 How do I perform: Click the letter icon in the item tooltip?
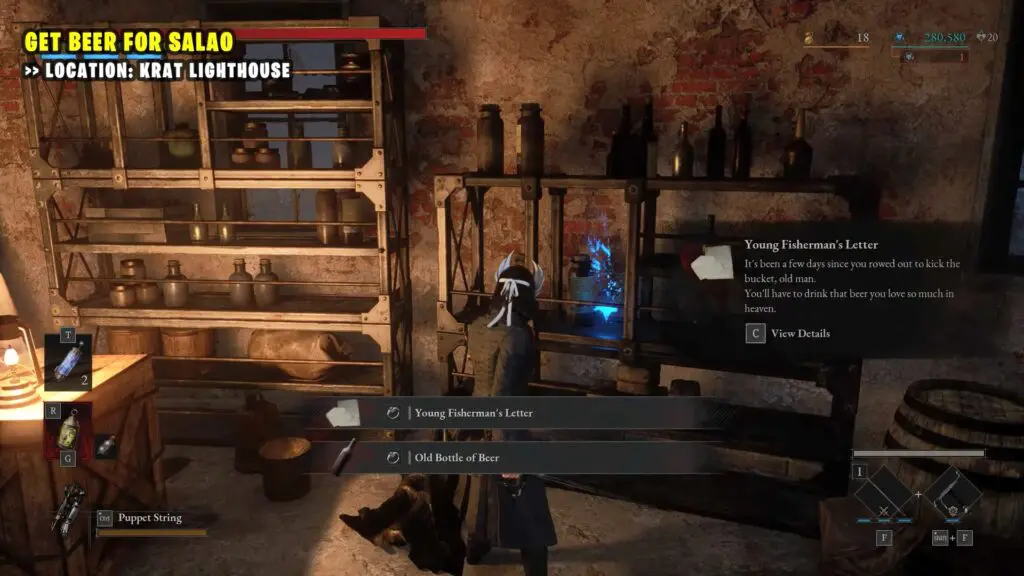click(x=716, y=262)
